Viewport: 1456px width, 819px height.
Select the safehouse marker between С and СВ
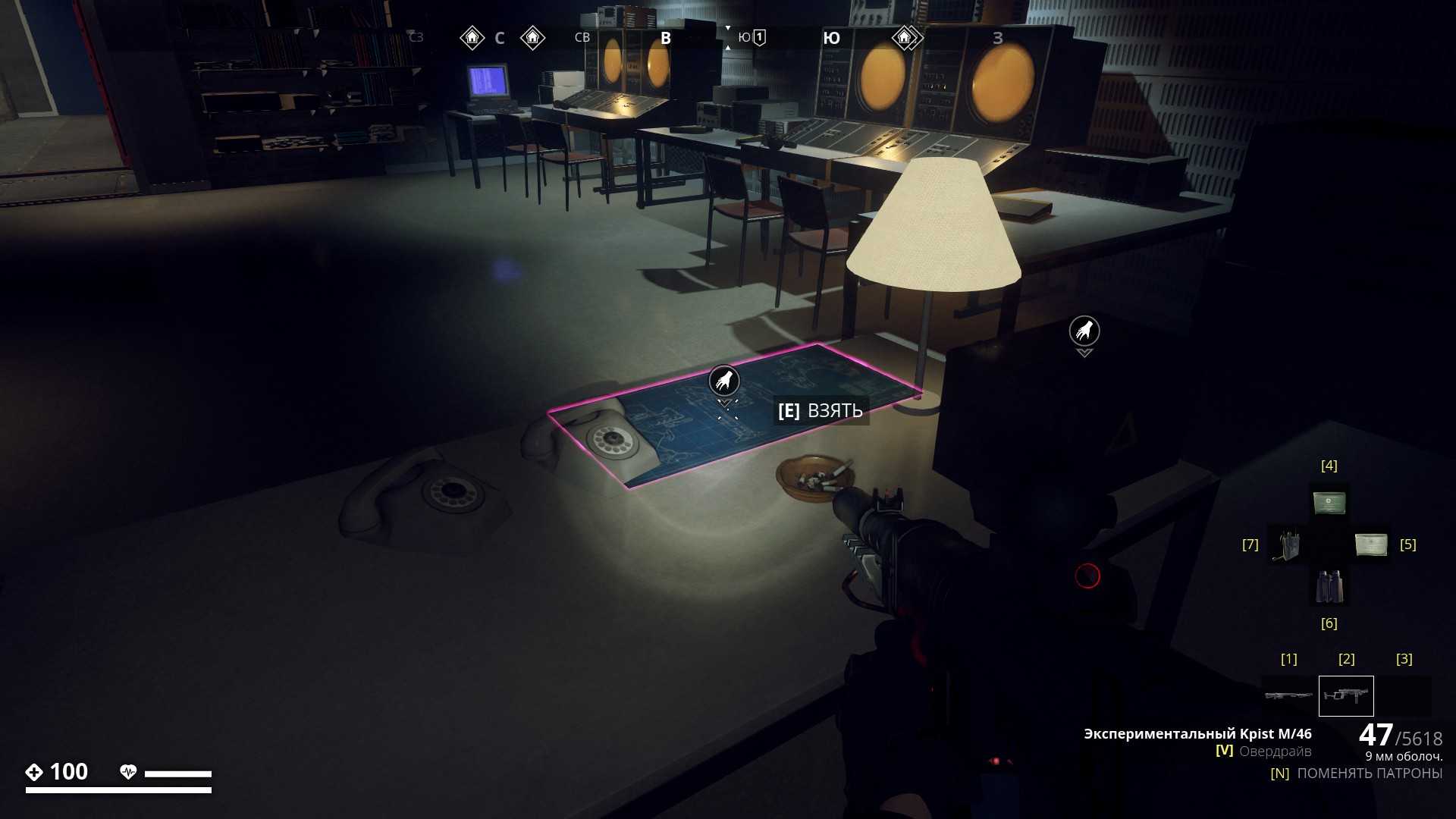532,37
